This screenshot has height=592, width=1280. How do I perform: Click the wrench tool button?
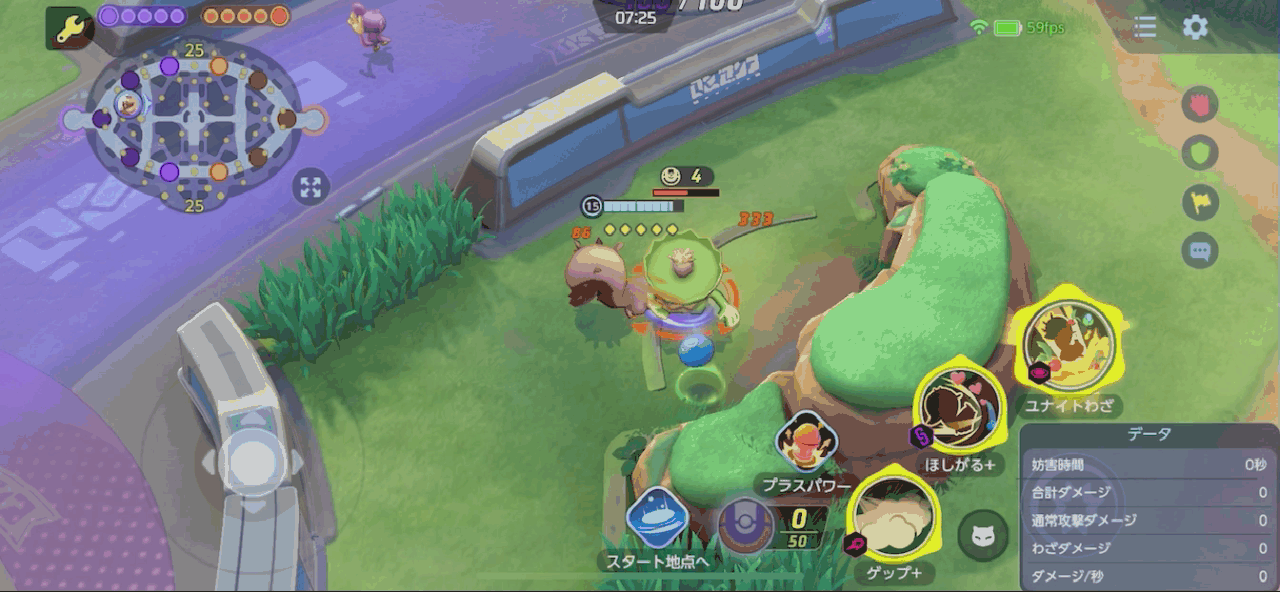point(70,29)
